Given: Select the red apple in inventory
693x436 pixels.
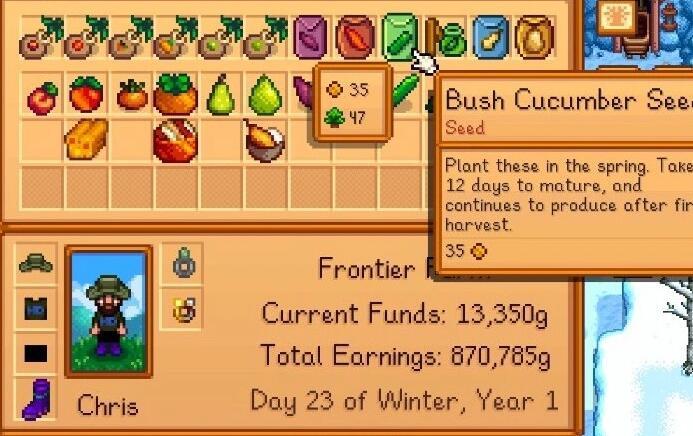Looking at the screenshot, I should (42, 97).
